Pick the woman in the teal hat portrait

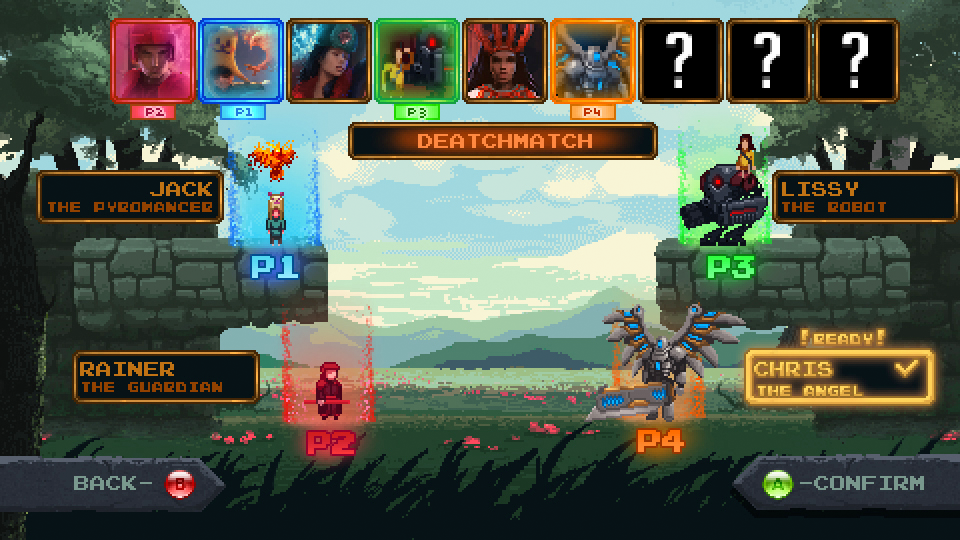[329, 60]
